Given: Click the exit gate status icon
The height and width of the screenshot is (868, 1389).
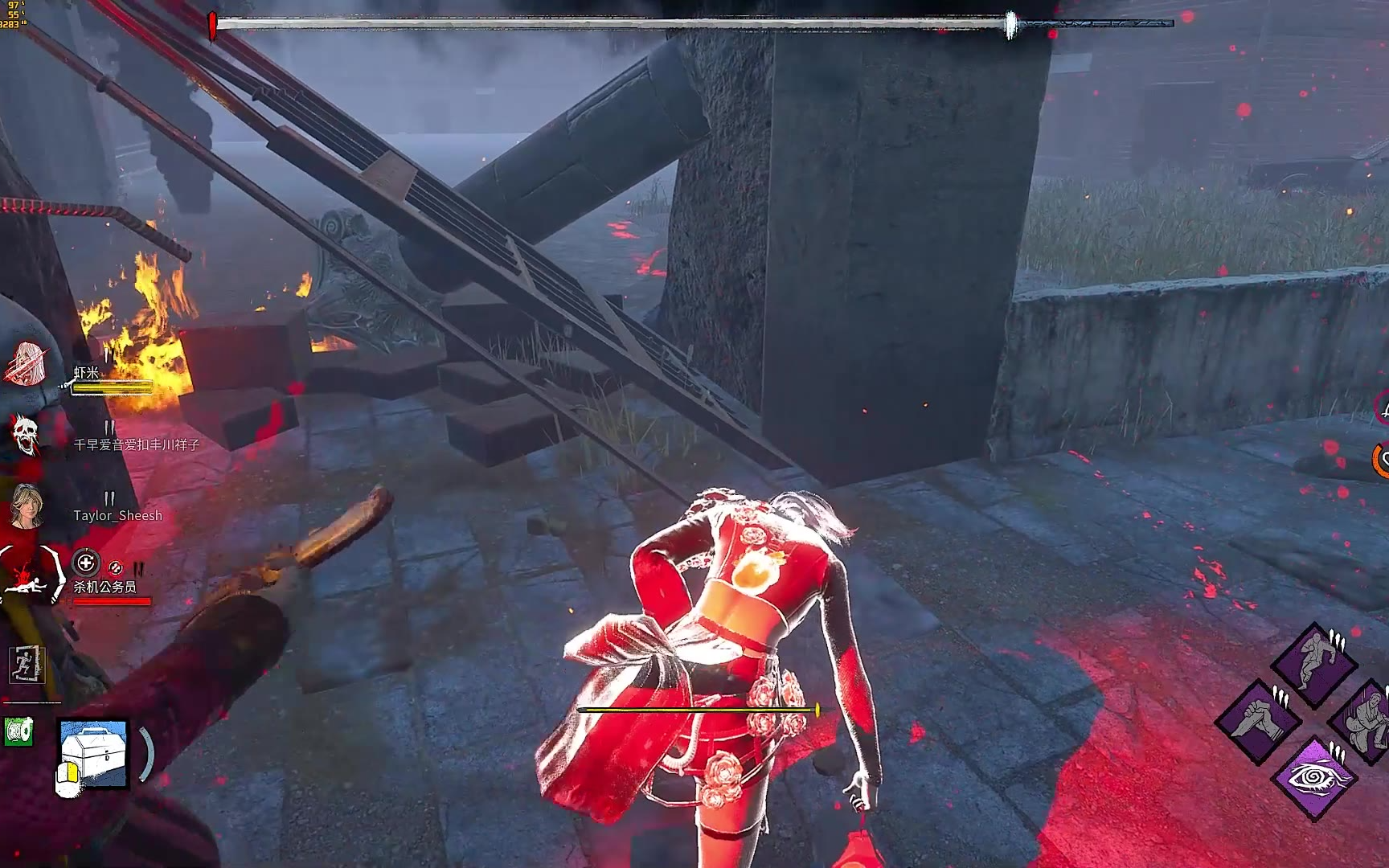Looking at the screenshot, I should tap(27, 665).
